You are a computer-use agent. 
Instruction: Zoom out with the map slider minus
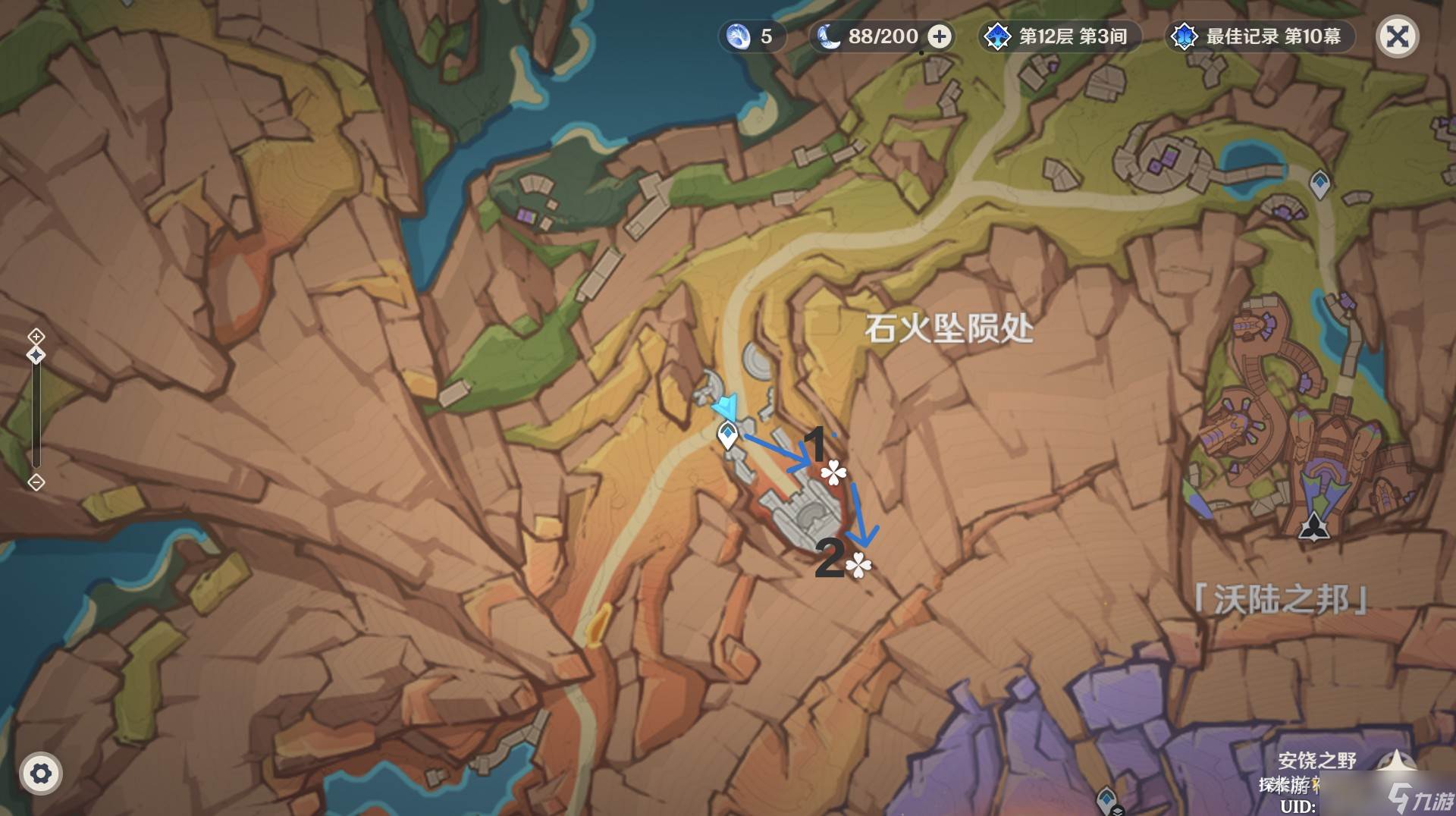coord(36,482)
